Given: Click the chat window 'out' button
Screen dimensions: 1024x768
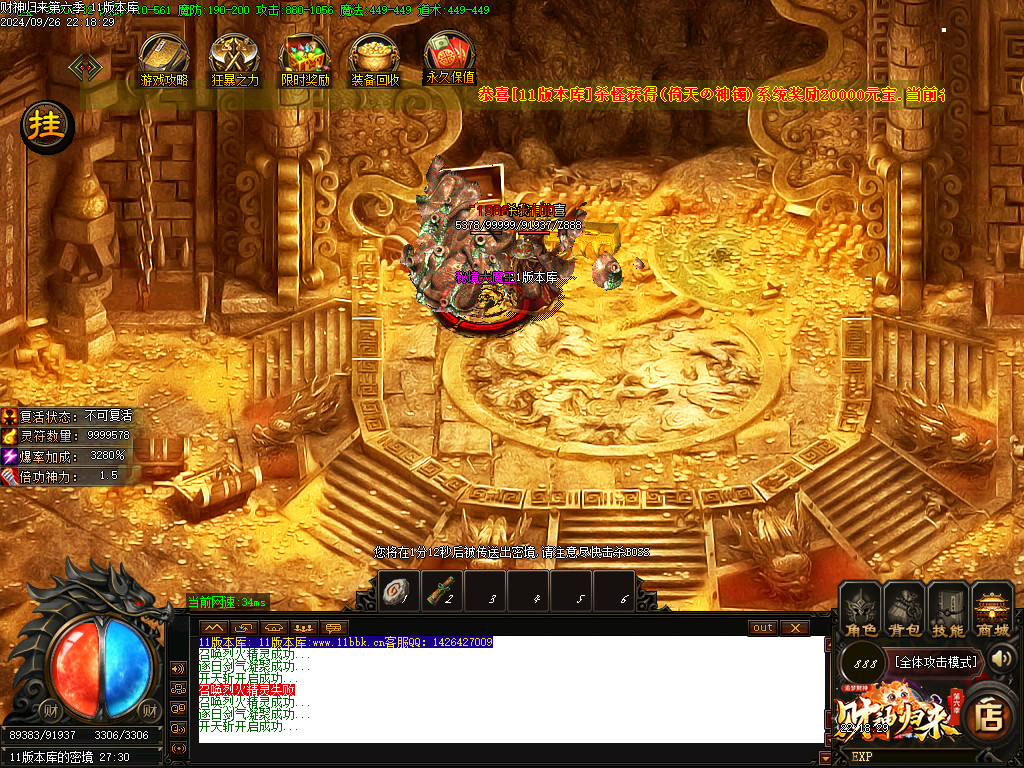Looking at the screenshot, I should pyautogui.click(x=763, y=628).
